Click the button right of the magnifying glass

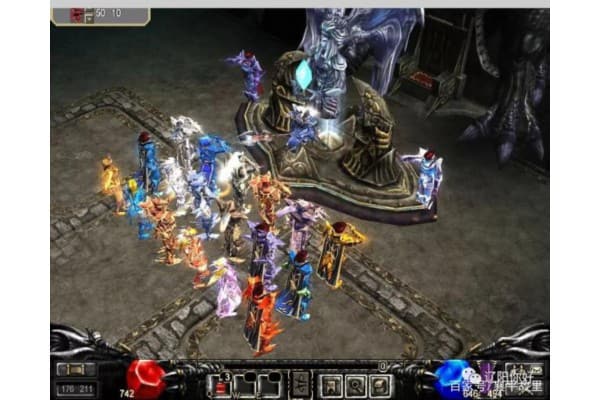pos(380,384)
